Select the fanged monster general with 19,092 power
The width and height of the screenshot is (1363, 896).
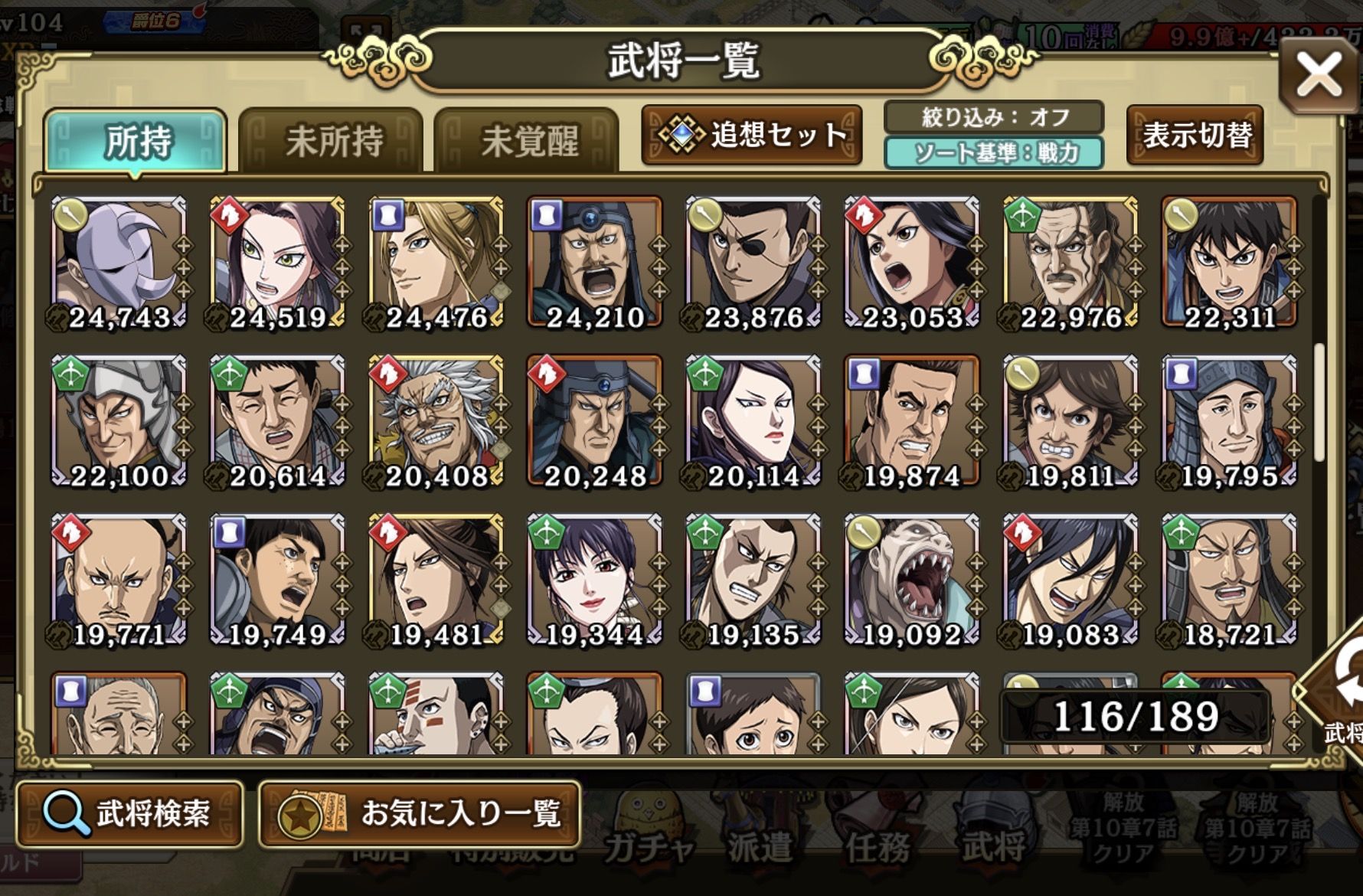point(911,579)
